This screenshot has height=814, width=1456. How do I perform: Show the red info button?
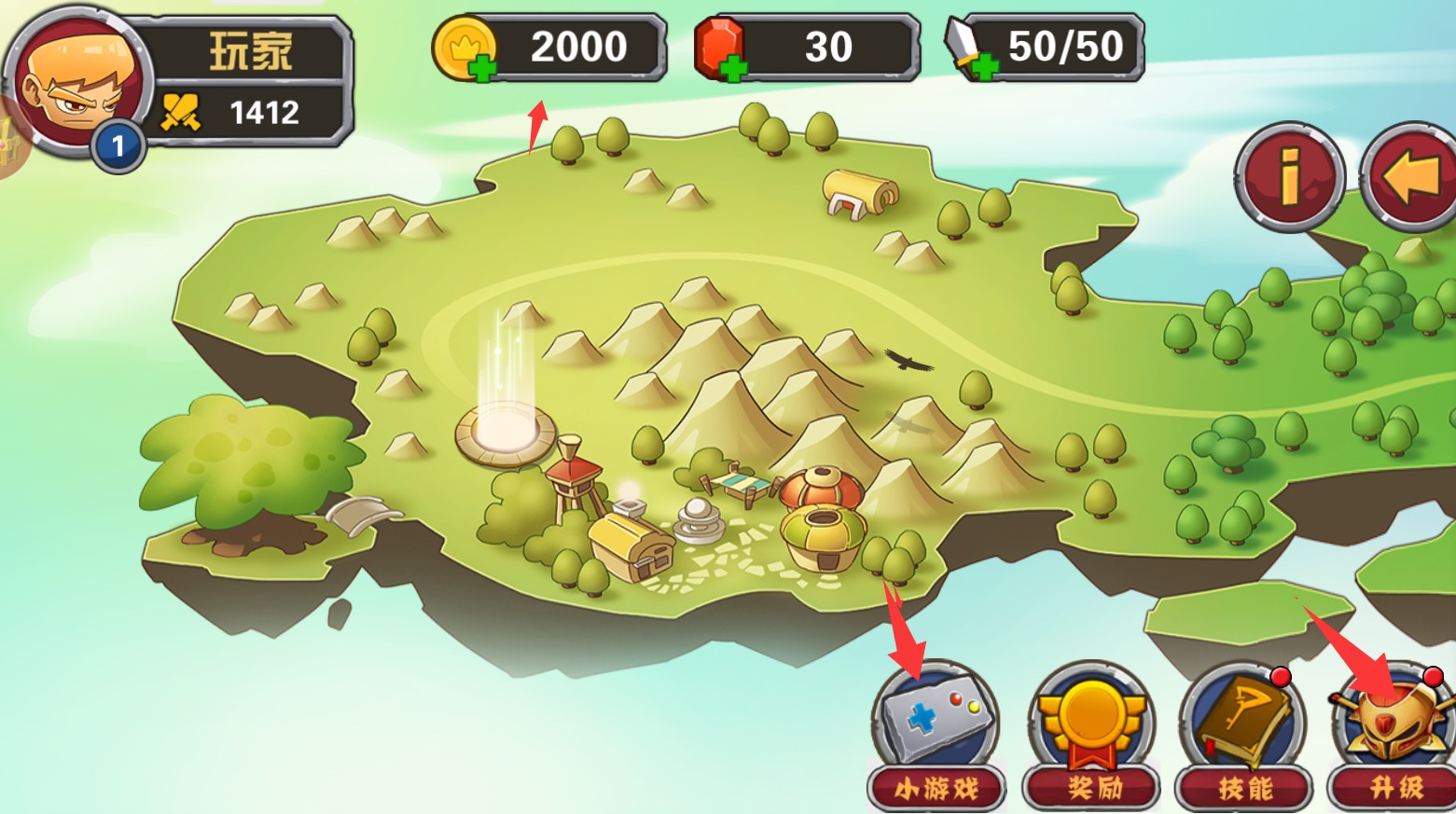click(x=1290, y=175)
